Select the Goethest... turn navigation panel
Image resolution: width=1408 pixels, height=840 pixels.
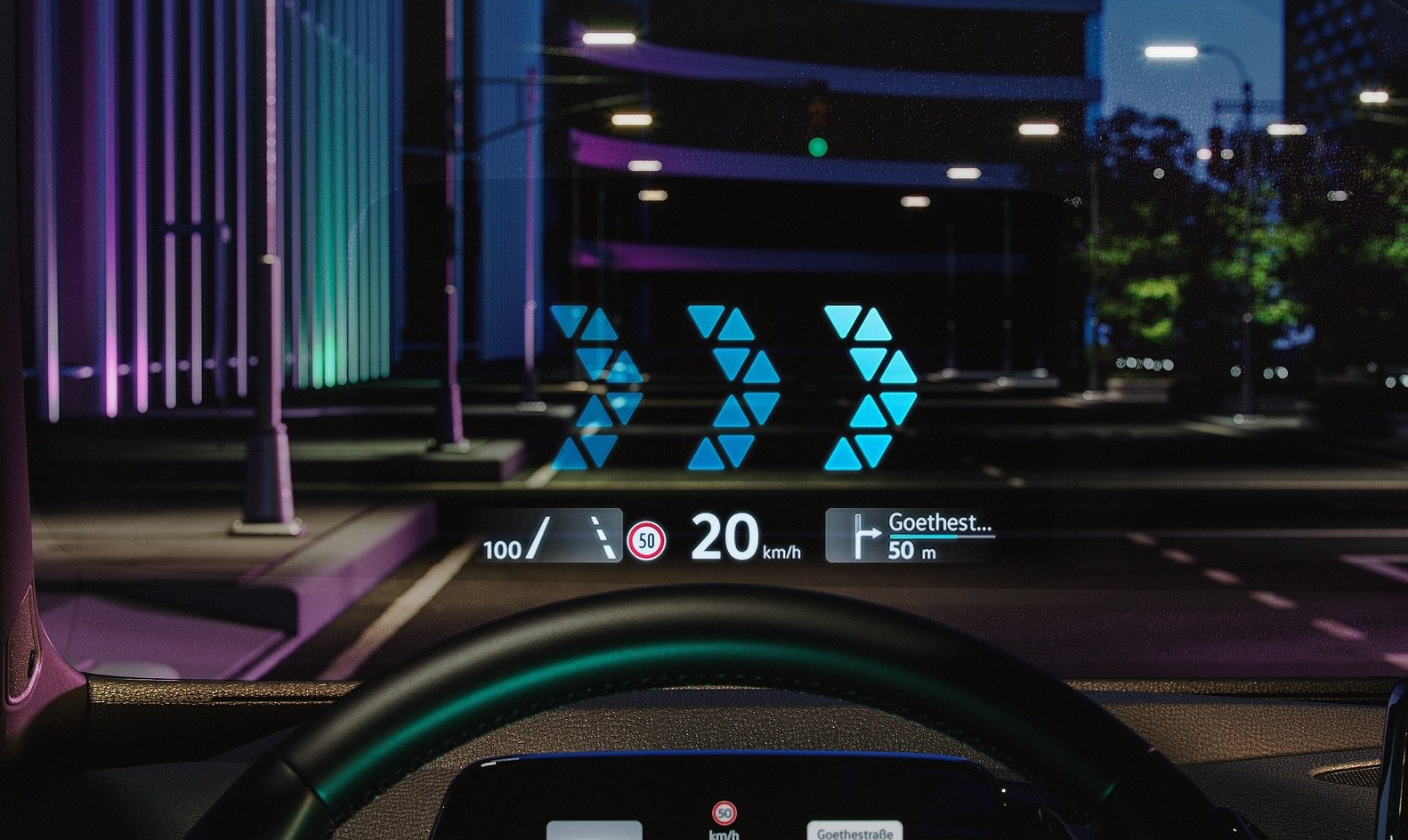click(x=910, y=536)
